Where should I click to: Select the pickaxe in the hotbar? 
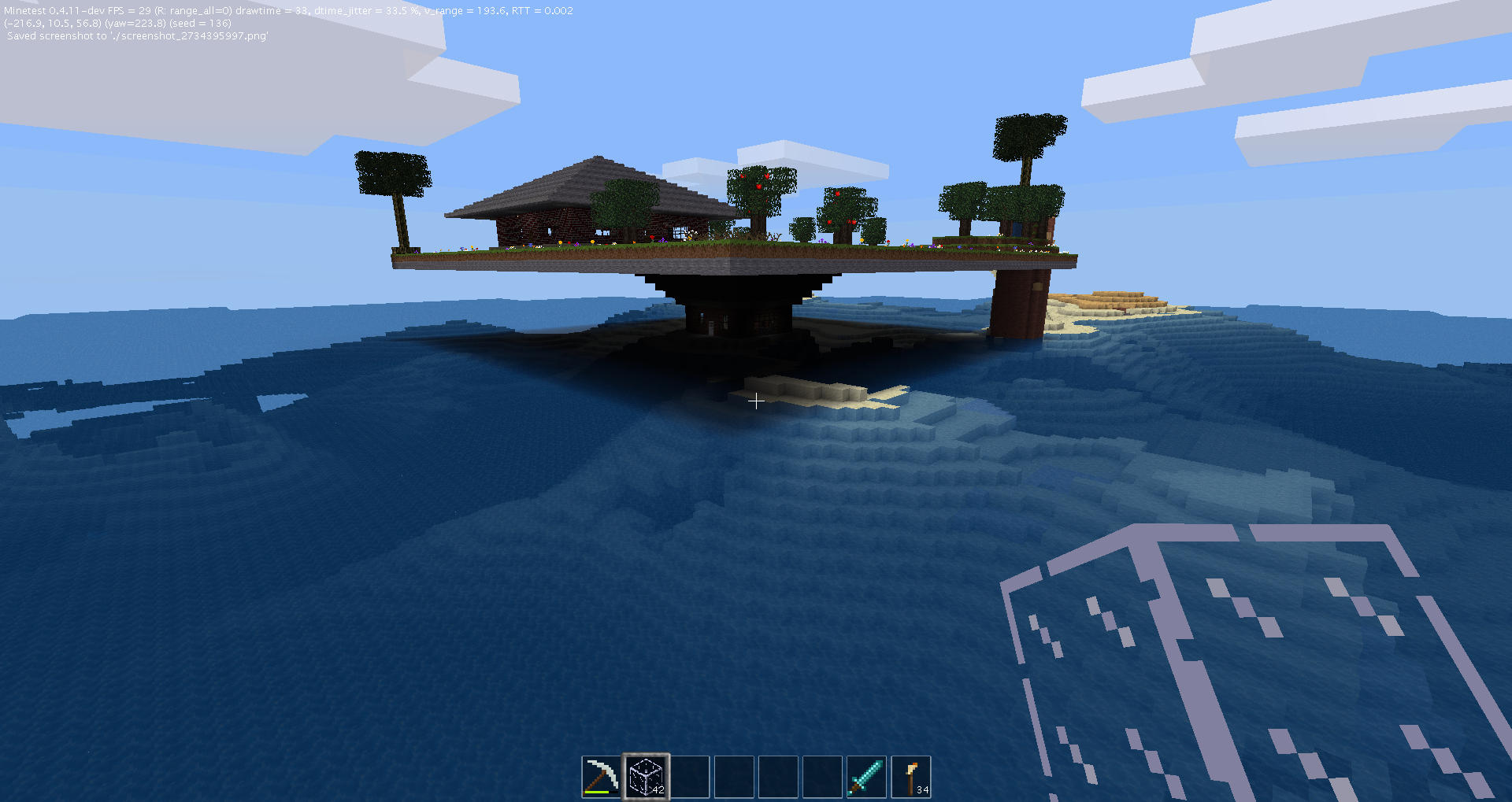coord(601,775)
